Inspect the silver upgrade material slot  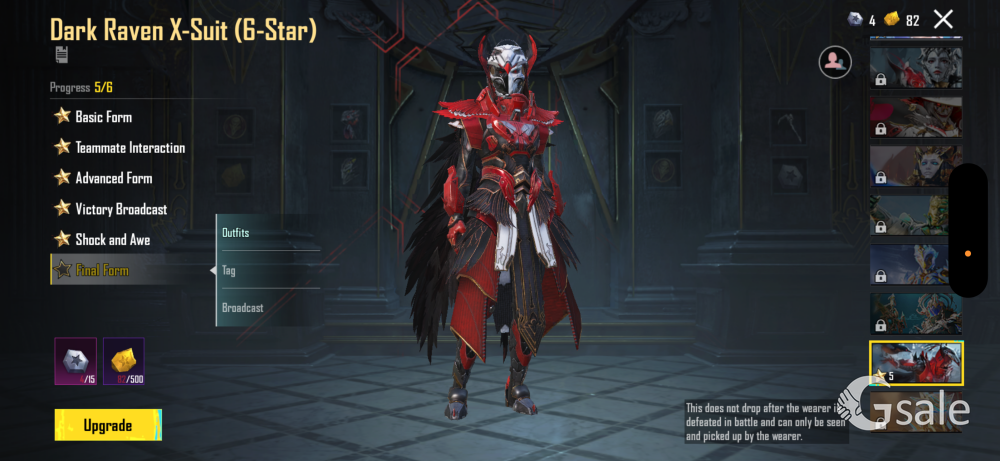point(75,361)
